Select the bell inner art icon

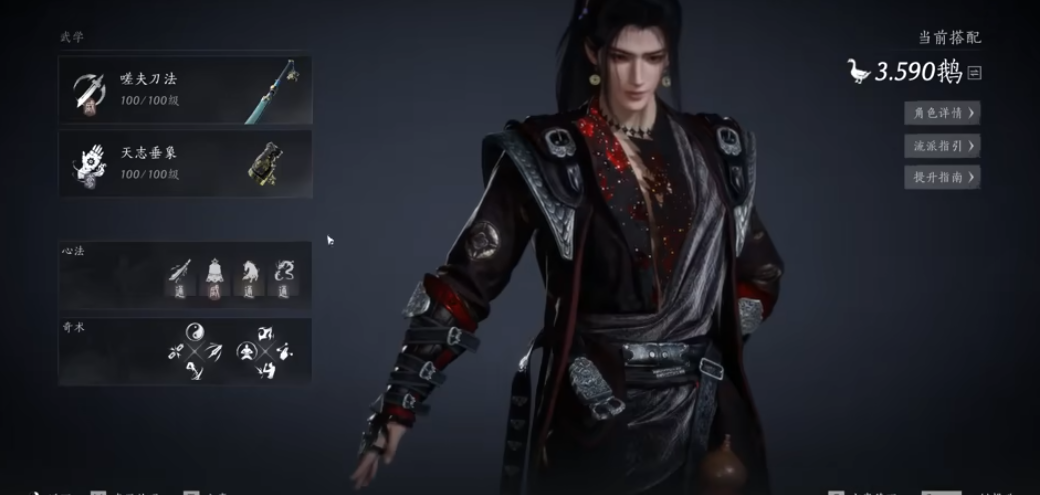coord(214,273)
